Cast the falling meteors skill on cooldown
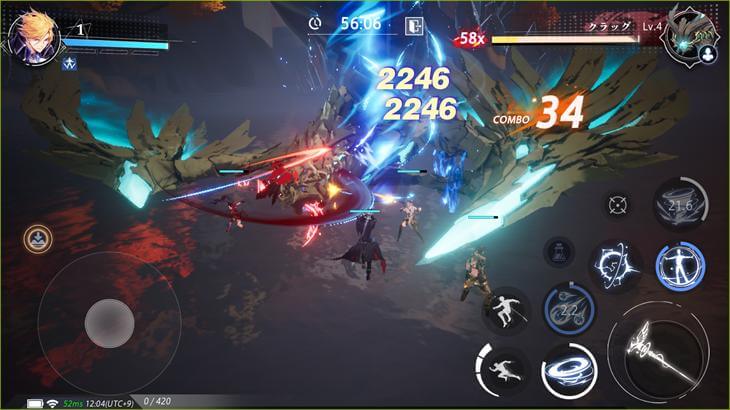This screenshot has width=730, height=410. click(x=569, y=309)
